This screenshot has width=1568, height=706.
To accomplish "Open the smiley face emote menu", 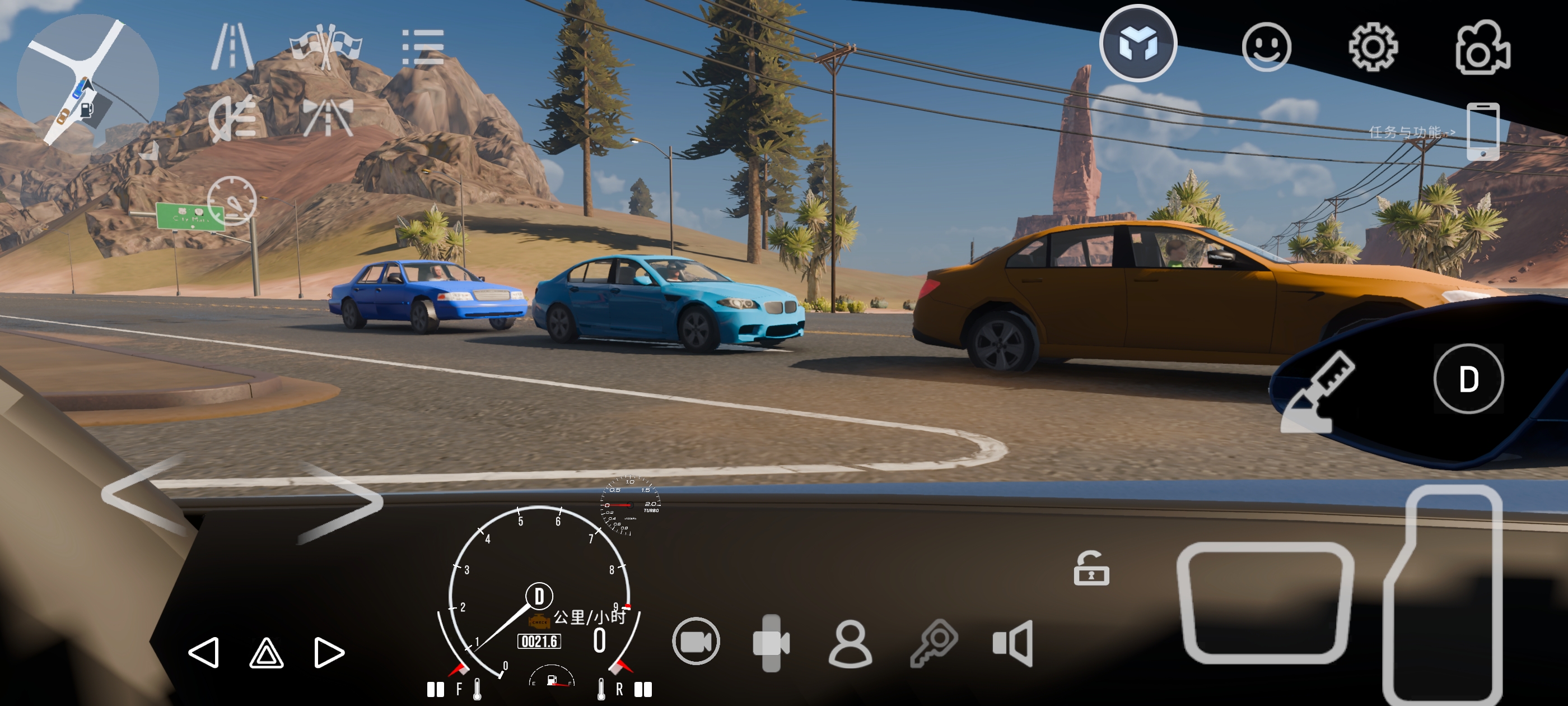I will (1266, 47).
